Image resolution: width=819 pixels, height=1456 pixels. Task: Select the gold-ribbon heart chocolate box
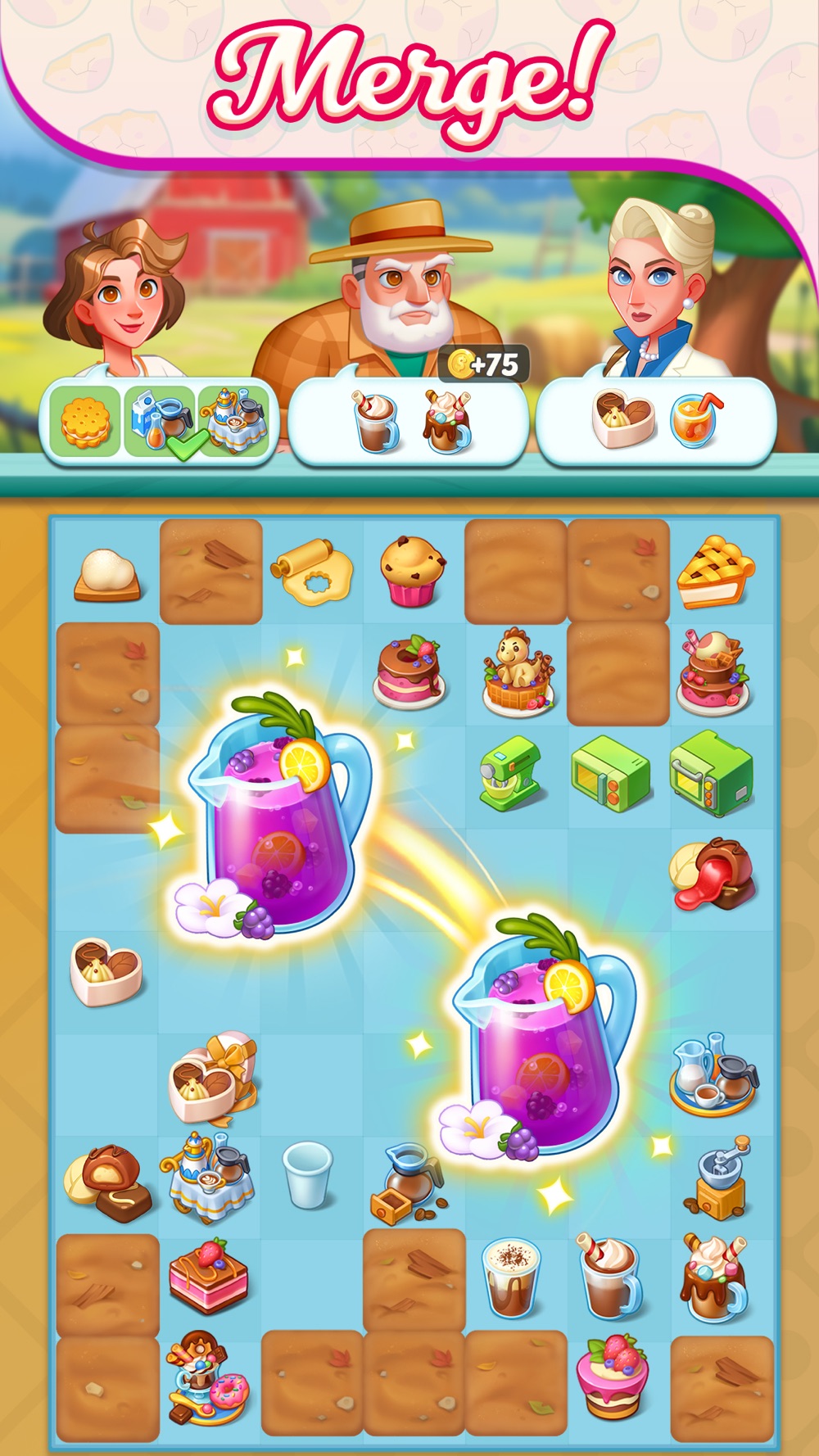[212, 1078]
